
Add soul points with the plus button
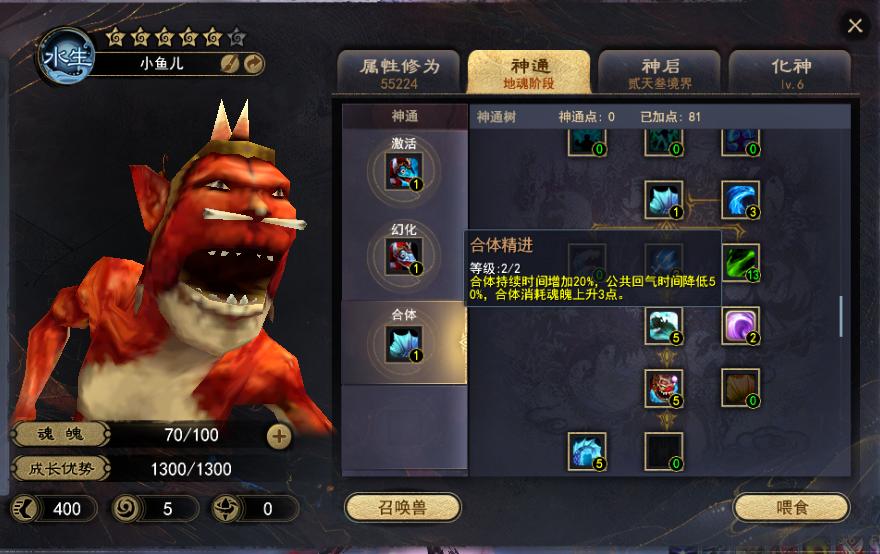pos(279,435)
